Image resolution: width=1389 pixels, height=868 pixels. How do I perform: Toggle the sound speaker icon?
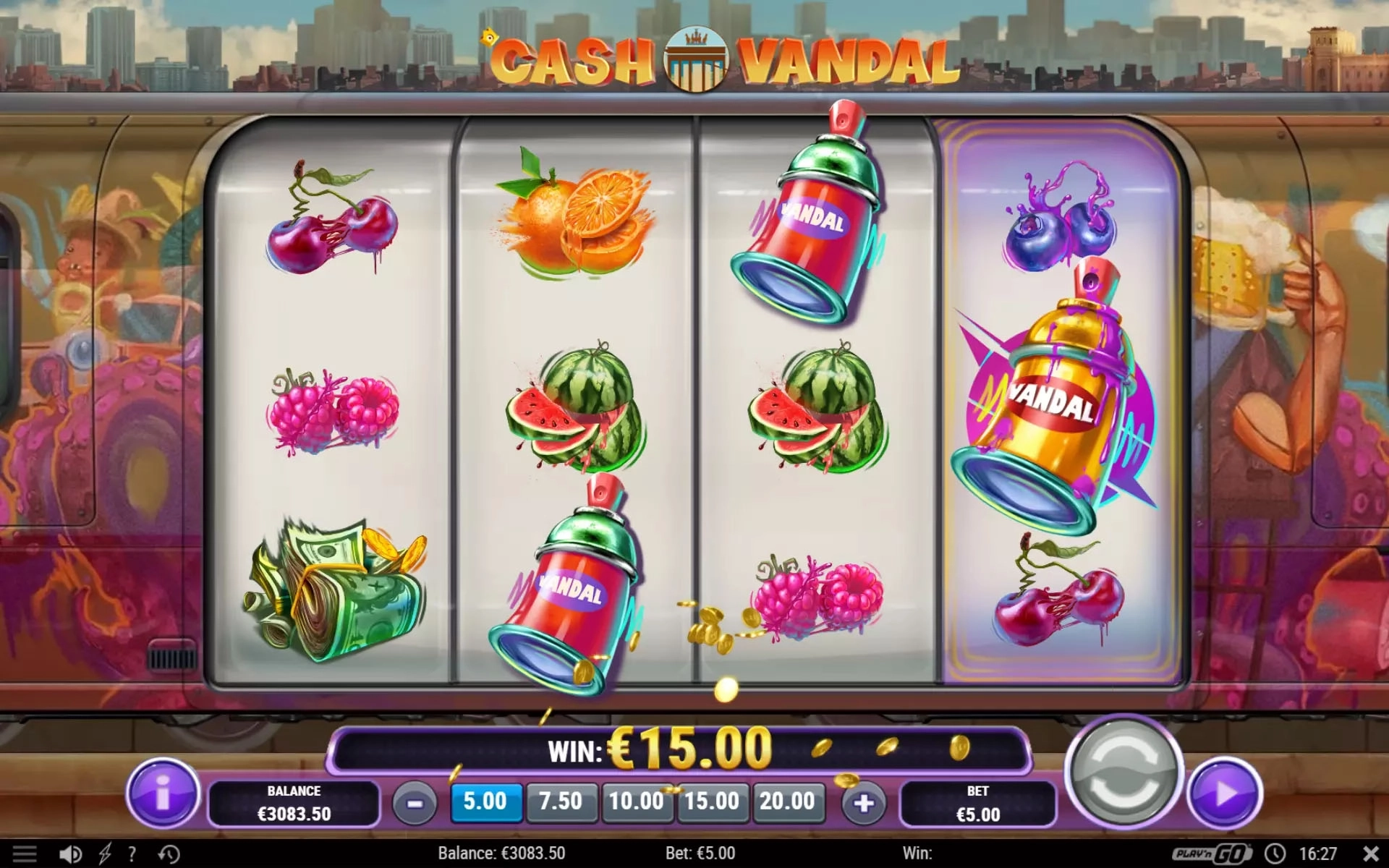[x=70, y=854]
